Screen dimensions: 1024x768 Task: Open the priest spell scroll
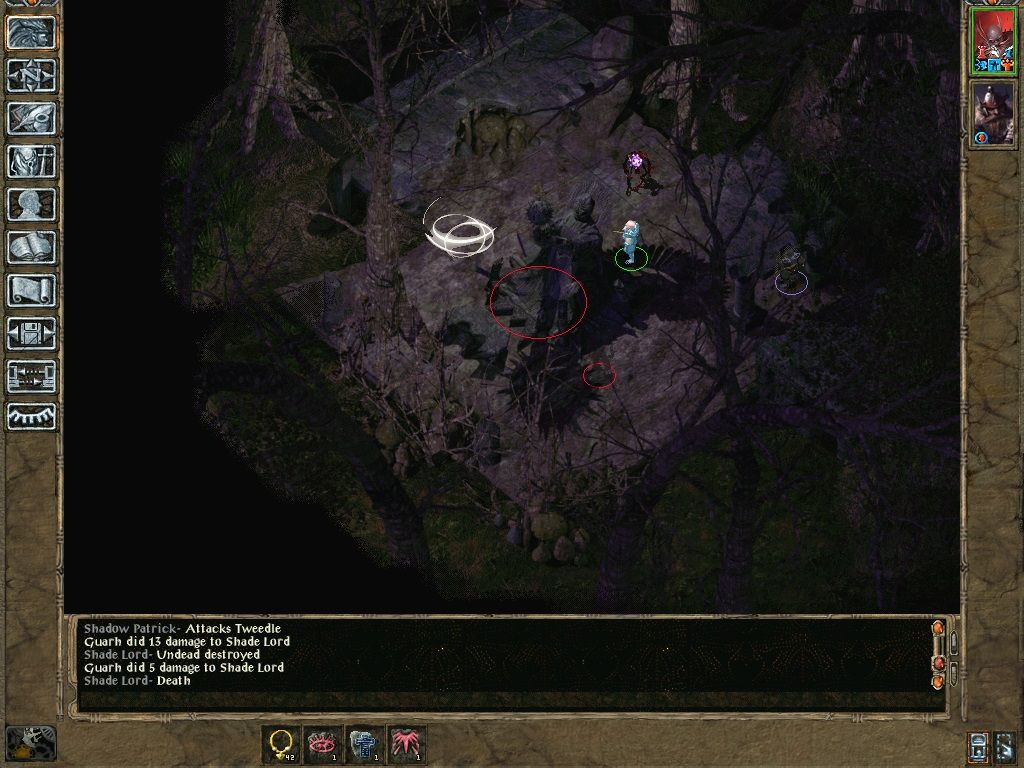[x=31, y=290]
